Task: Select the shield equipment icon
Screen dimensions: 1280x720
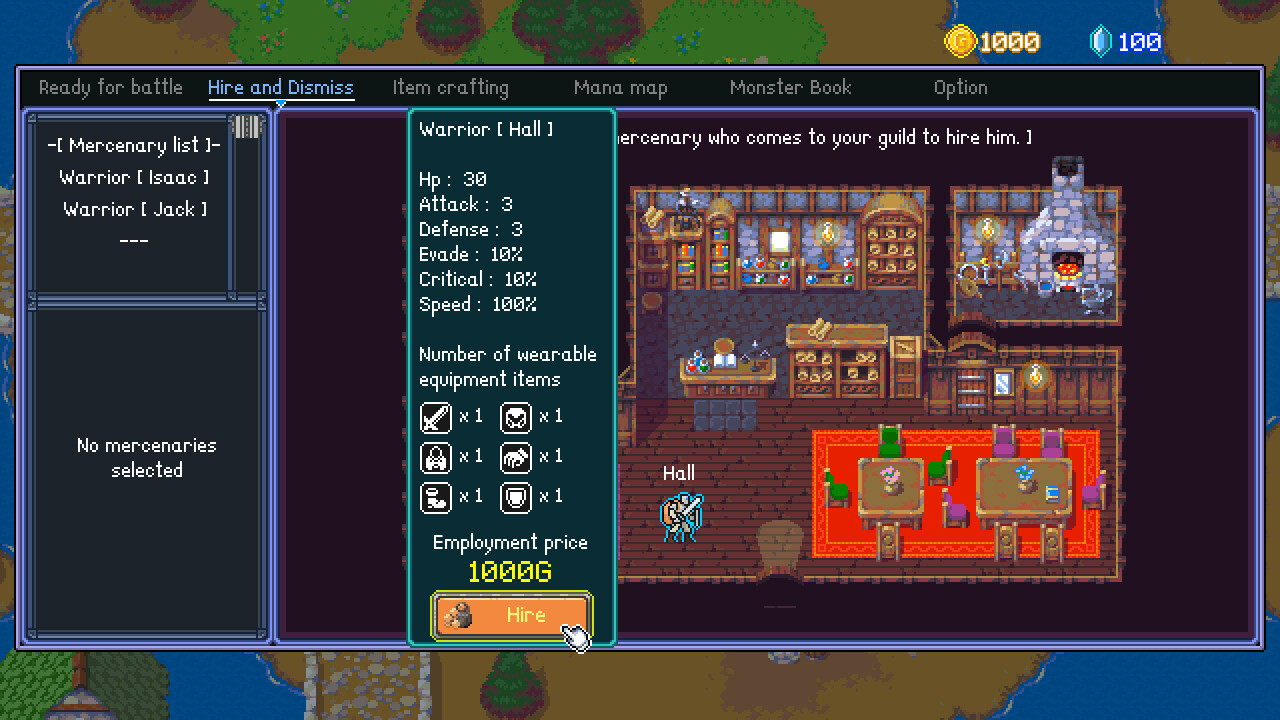Action: pyautogui.click(x=518, y=497)
